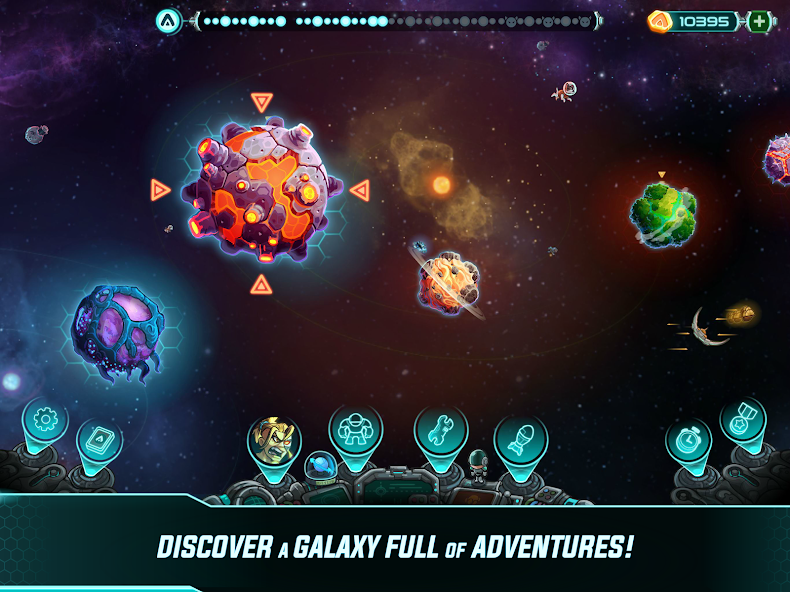
Task: Select the green jungle planet
Action: [663, 213]
